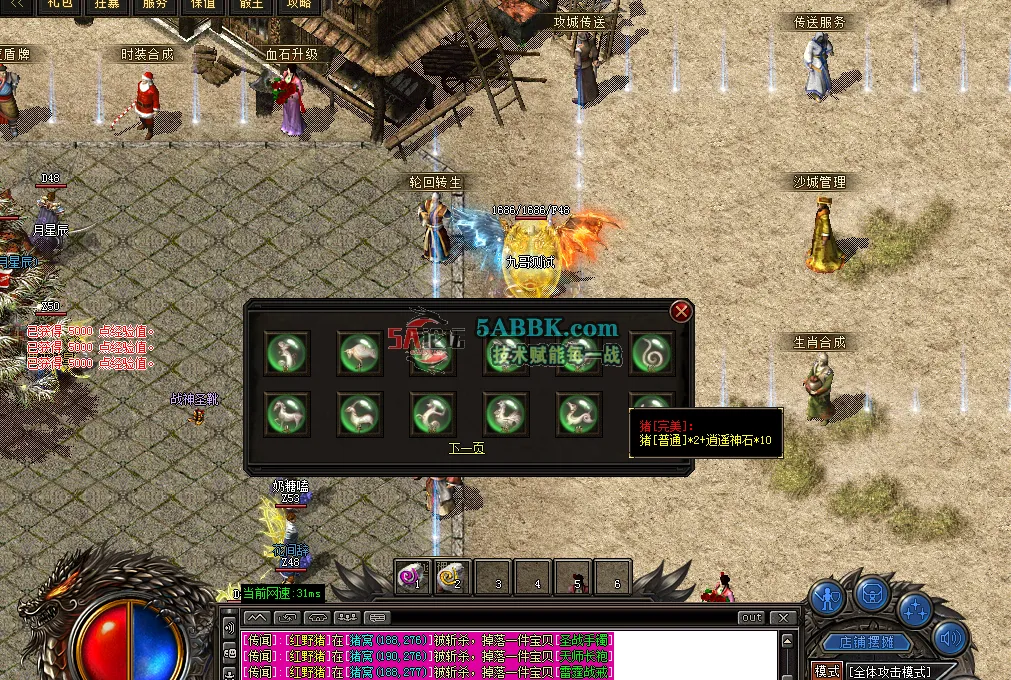Toggle sound with the speaker round button
This screenshot has height=680, width=1011.
pos(950,637)
